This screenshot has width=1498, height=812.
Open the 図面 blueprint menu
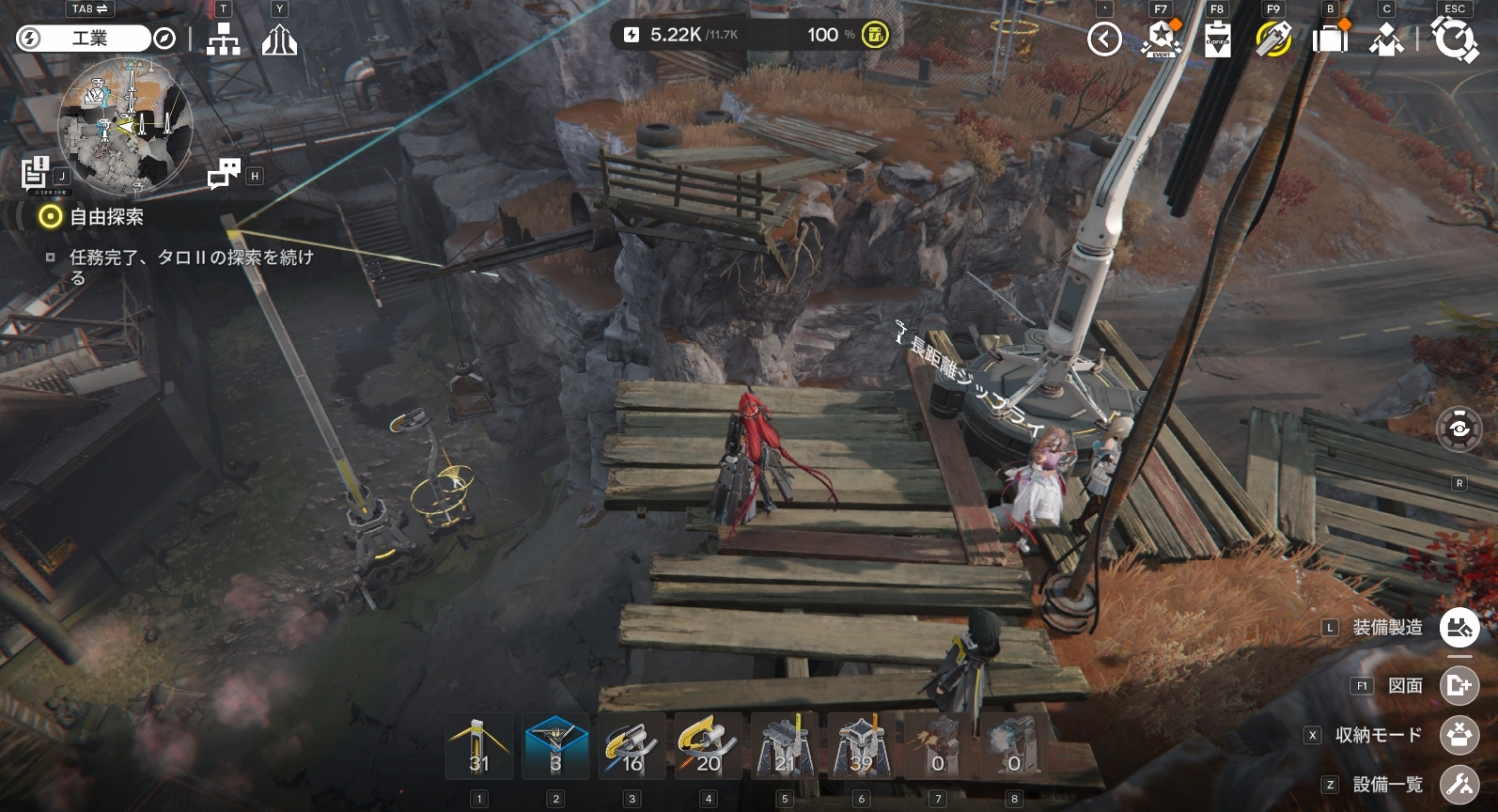coord(1459,686)
